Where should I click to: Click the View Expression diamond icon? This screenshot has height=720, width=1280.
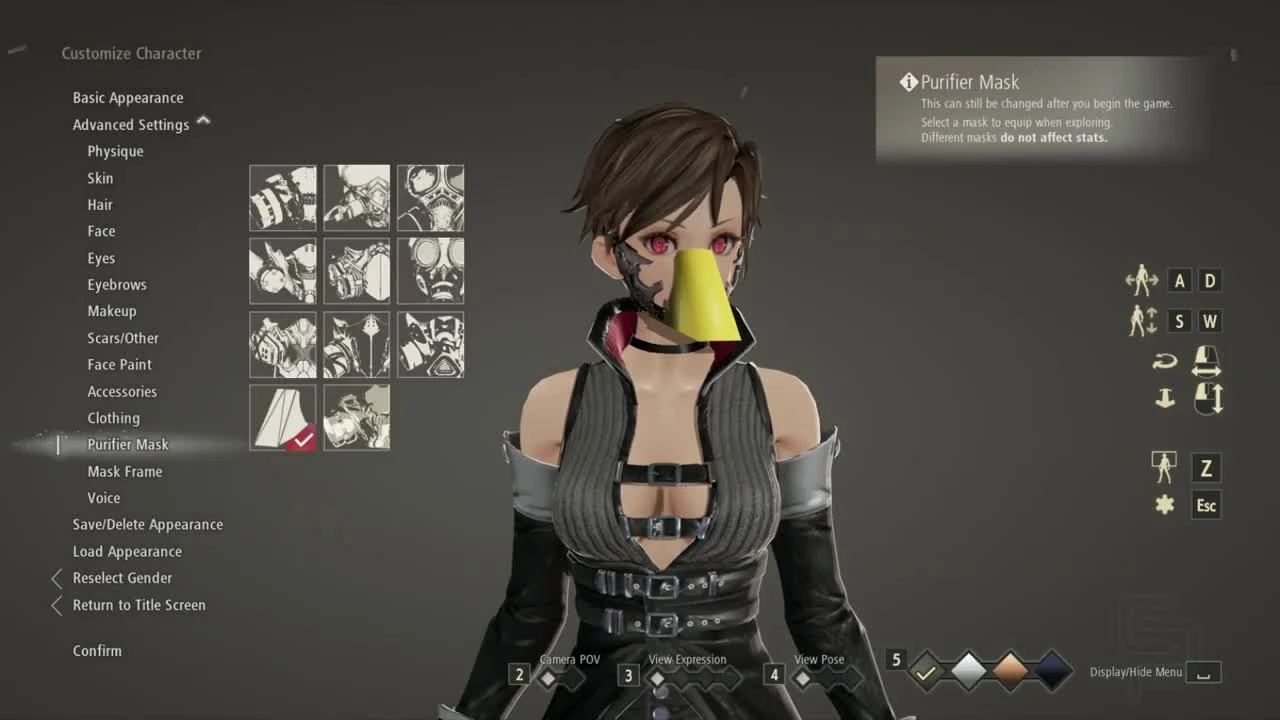tap(657, 676)
